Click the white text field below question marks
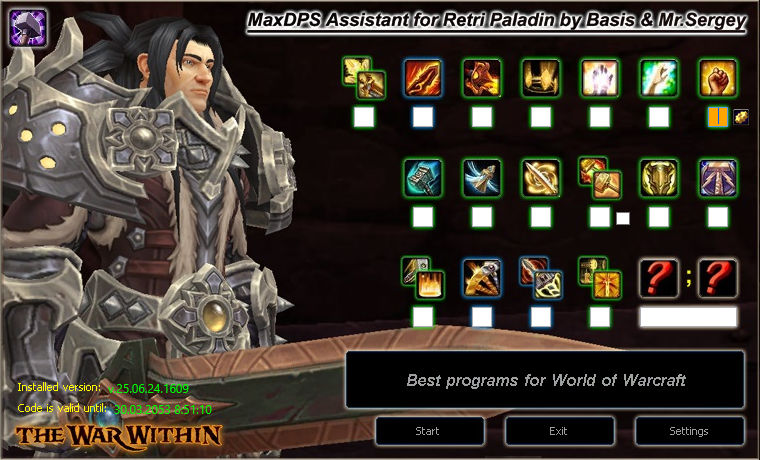 688,317
